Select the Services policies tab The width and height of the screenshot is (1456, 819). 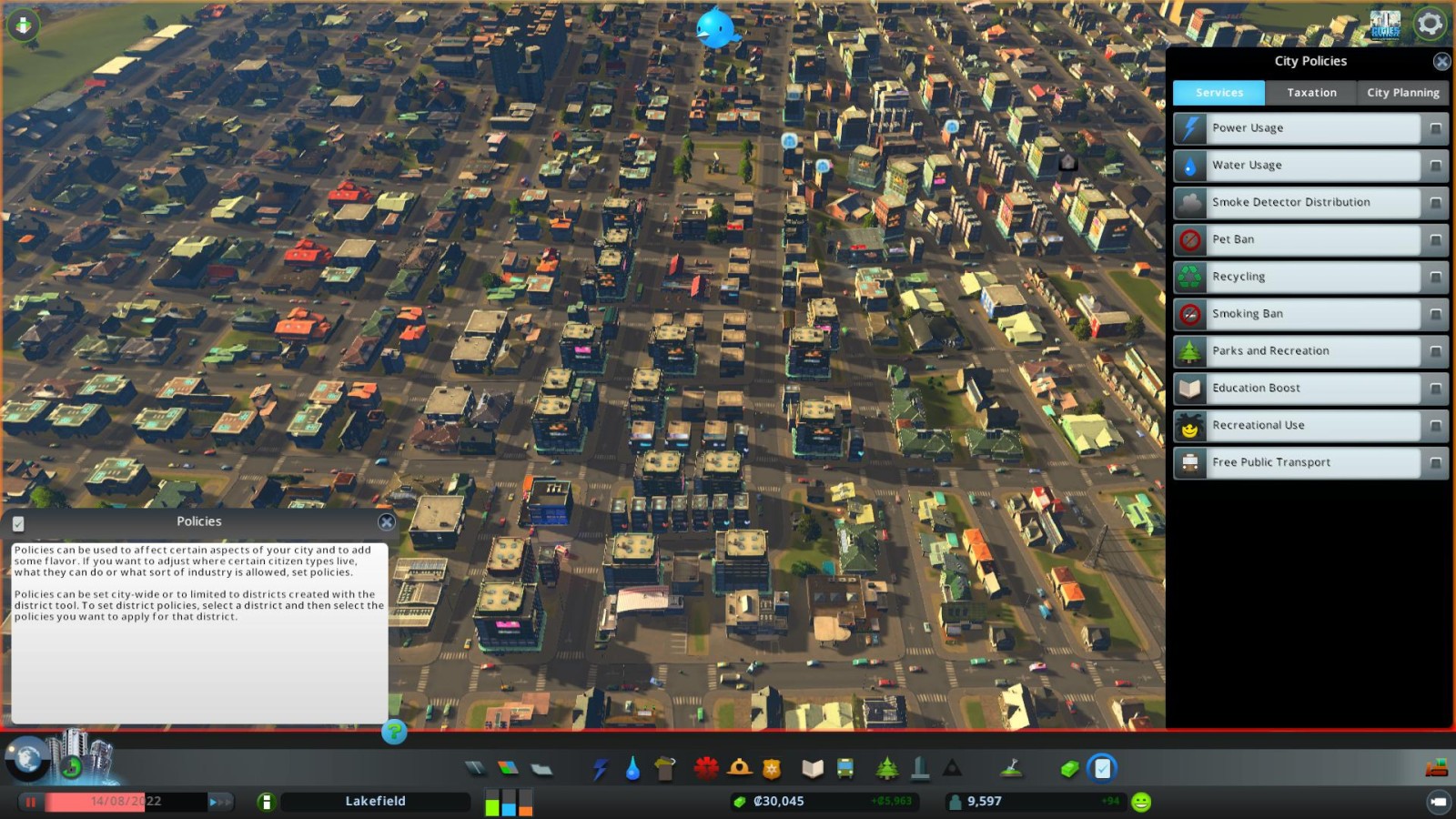pos(1218,93)
